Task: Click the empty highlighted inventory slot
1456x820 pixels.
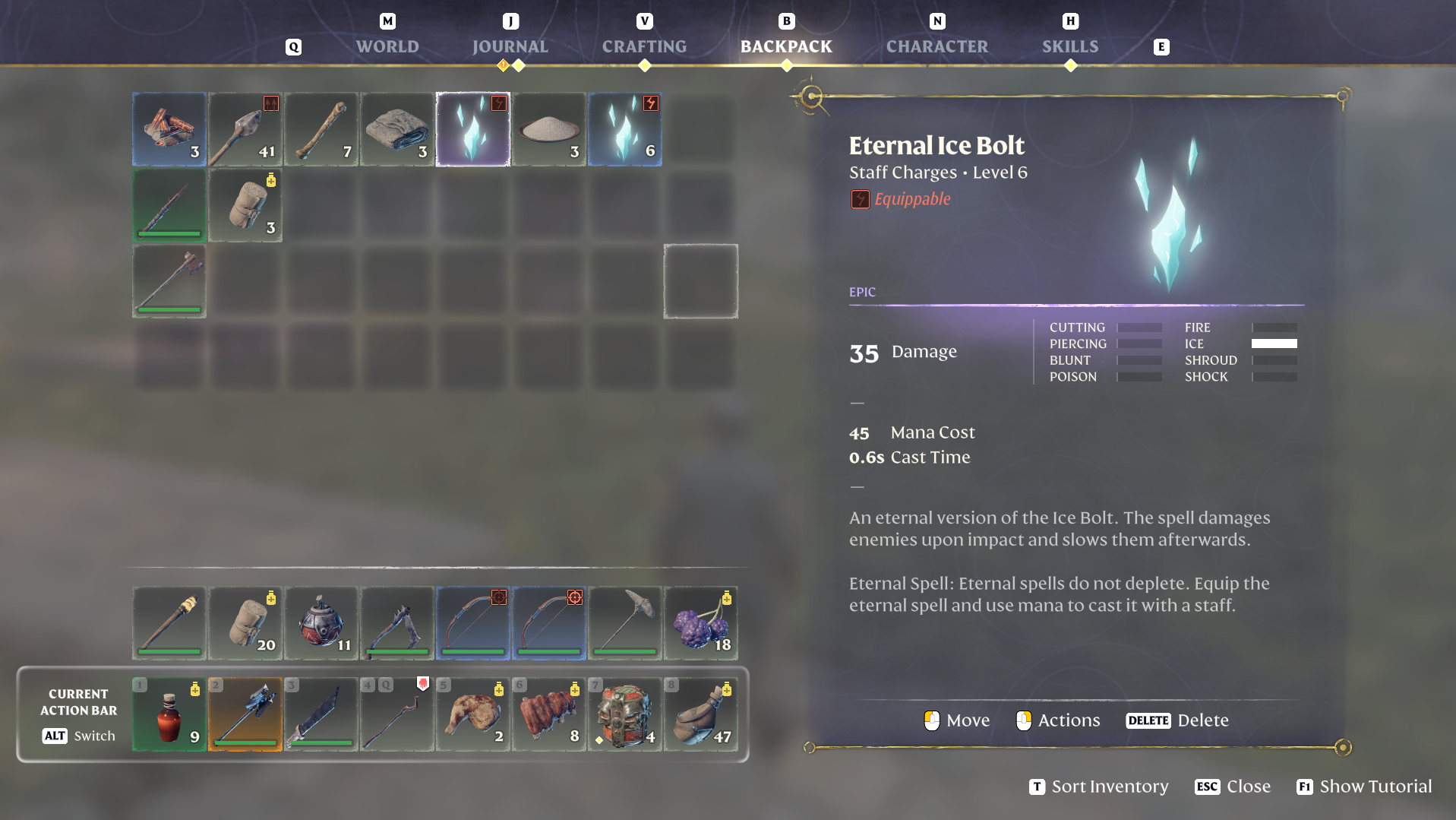Action: [x=700, y=280]
